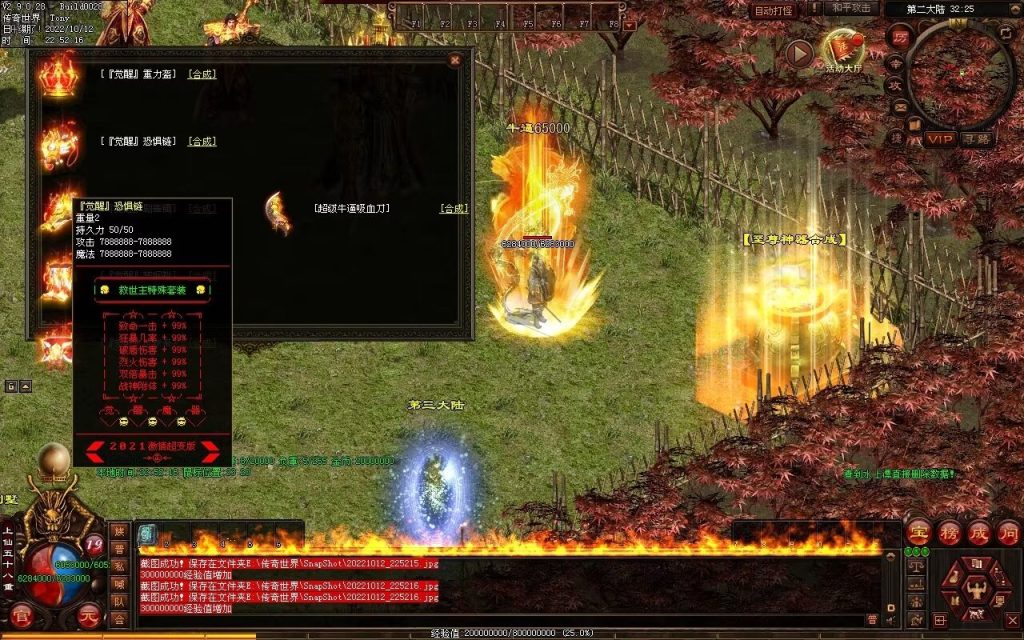Open the 宝 treasure button
Image resolution: width=1024 pixels, height=640 pixels.
(919, 532)
